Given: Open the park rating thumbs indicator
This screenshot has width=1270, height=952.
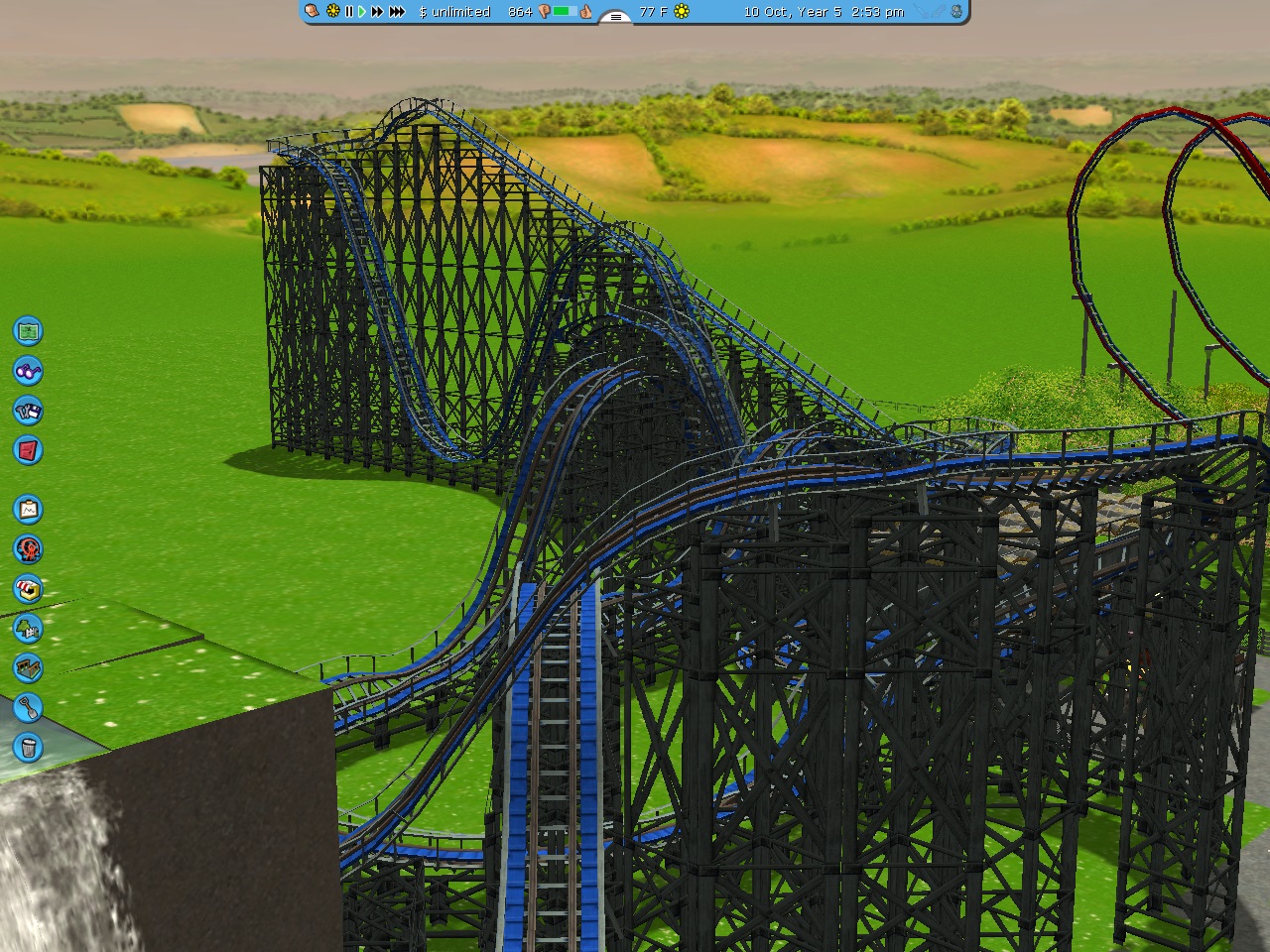Looking at the screenshot, I should pyautogui.click(x=586, y=12).
